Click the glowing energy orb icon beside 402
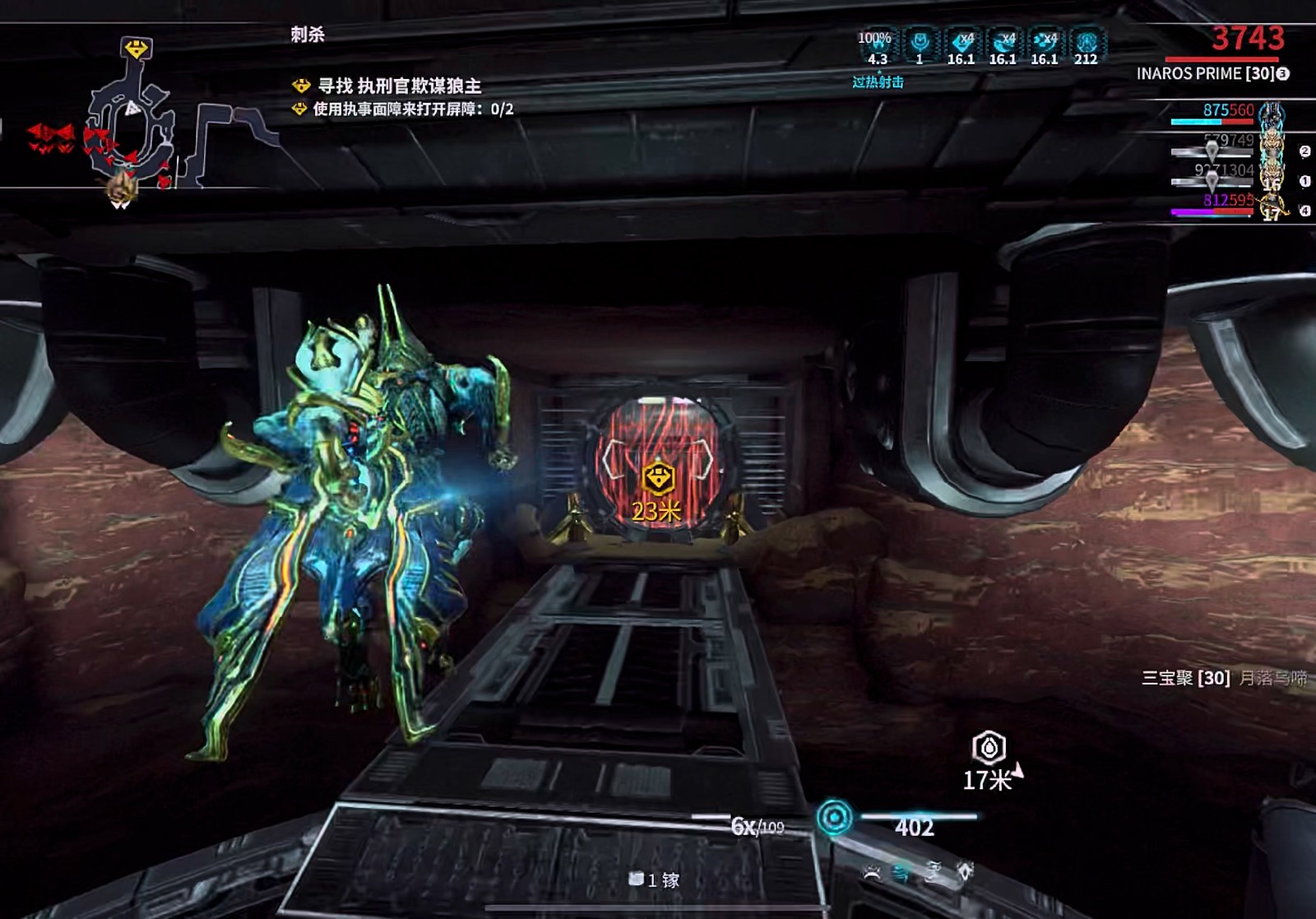1316x919 pixels. click(835, 818)
